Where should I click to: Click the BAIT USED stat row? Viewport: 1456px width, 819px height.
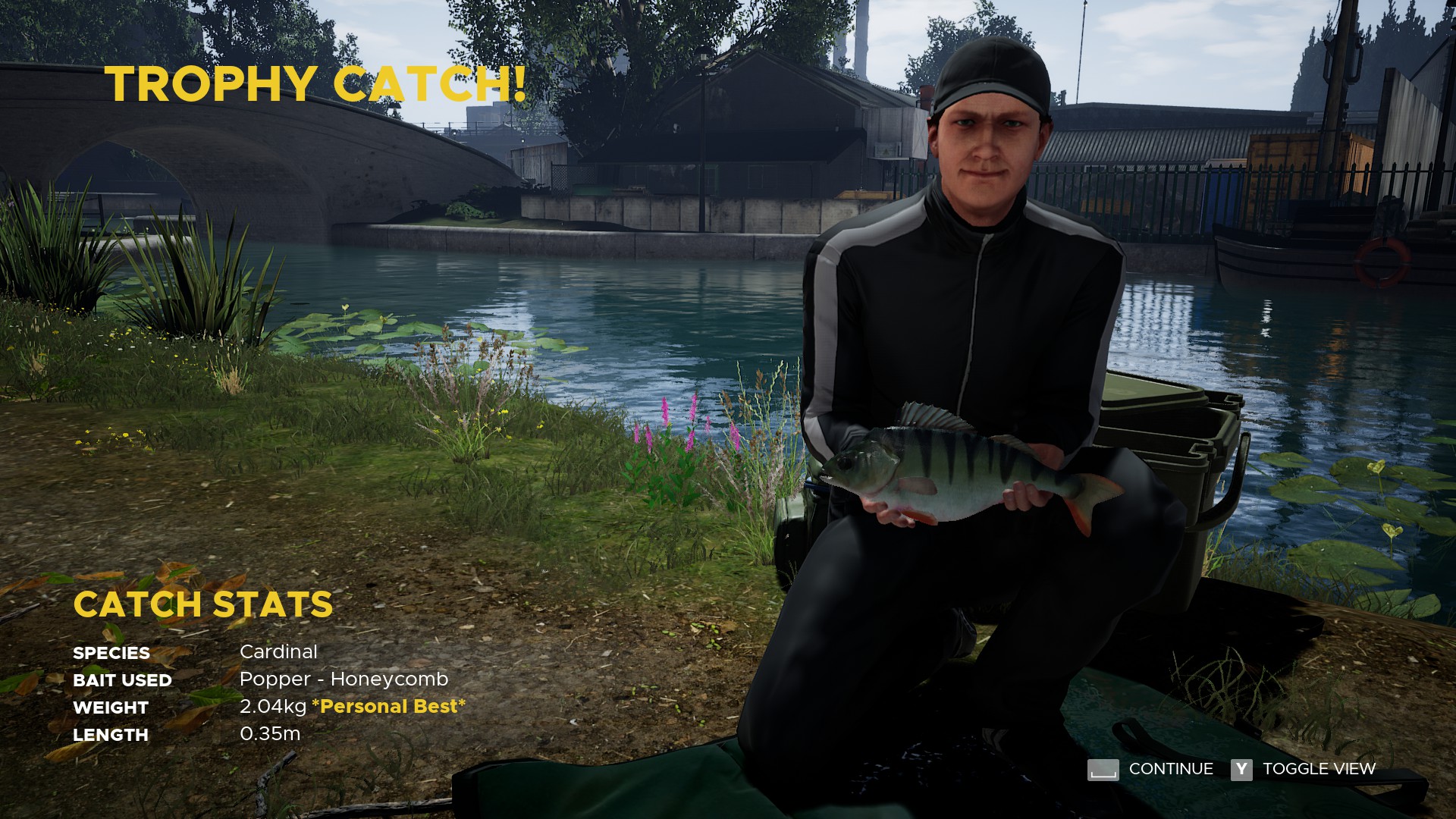click(x=121, y=680)
